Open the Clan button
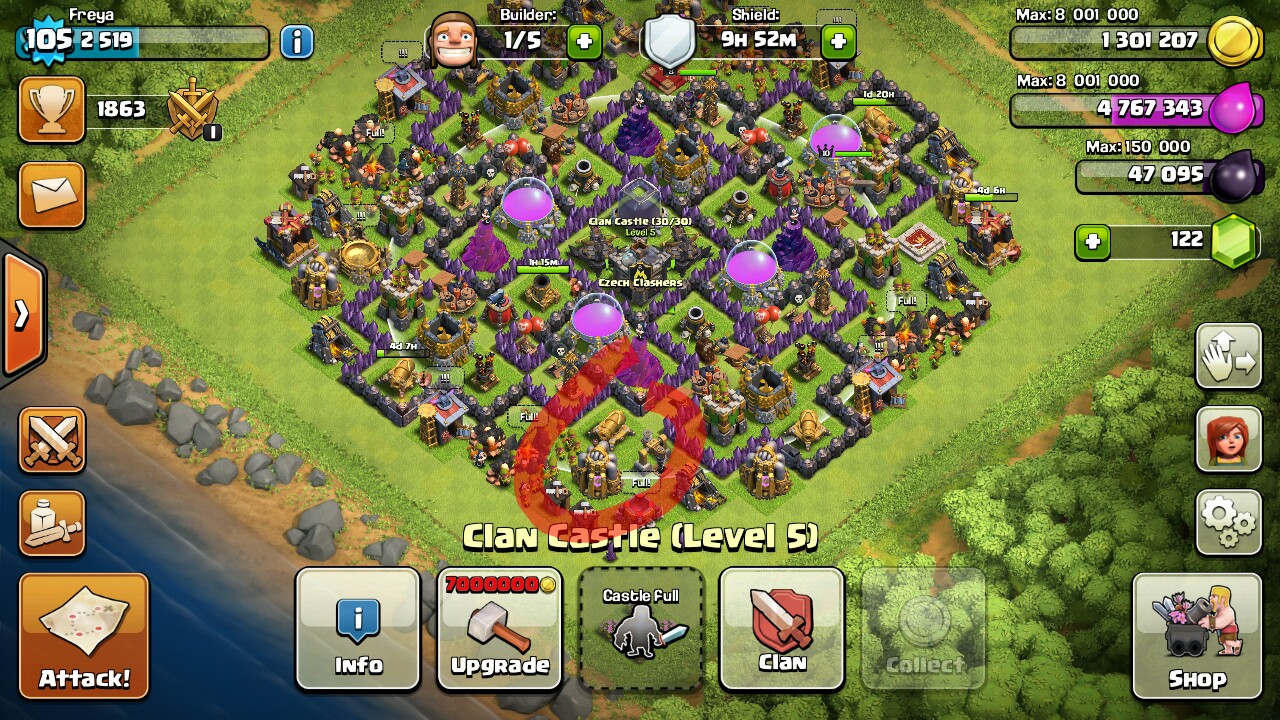Screen dimensions: 1280x720 pyautogui.click(x=782, y=629)
